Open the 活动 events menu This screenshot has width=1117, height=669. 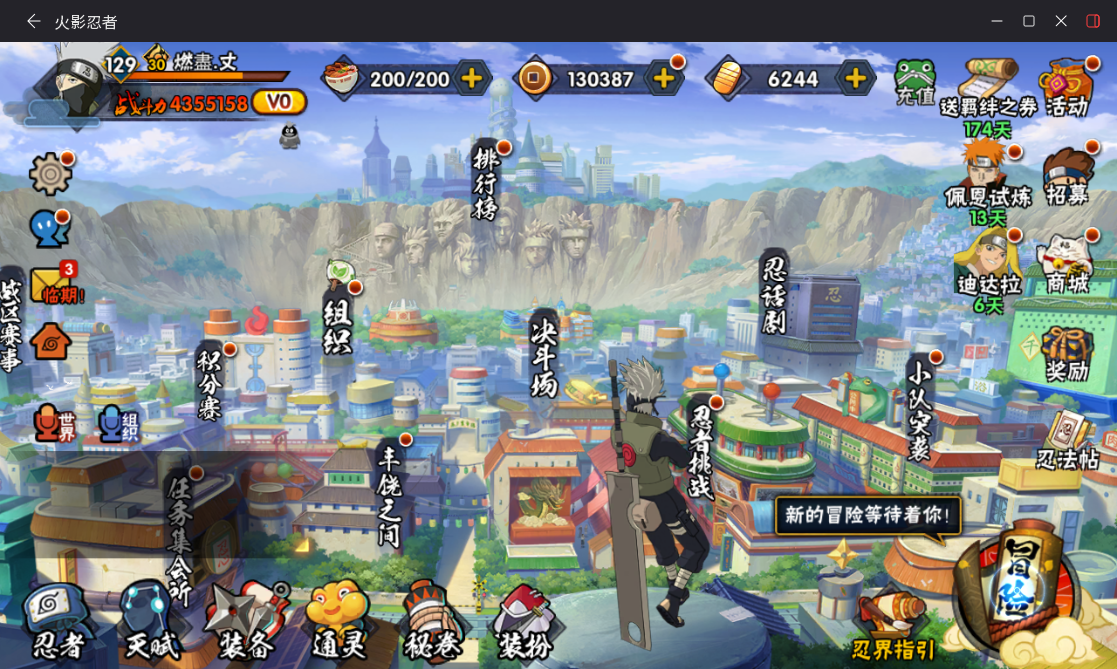1067,88
